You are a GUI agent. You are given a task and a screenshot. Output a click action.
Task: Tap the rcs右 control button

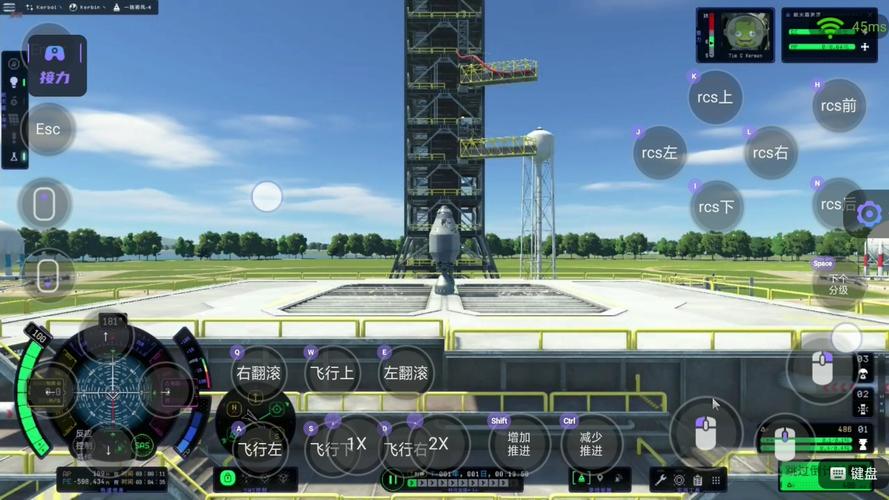pyautogui.click(x=770, y=153)
